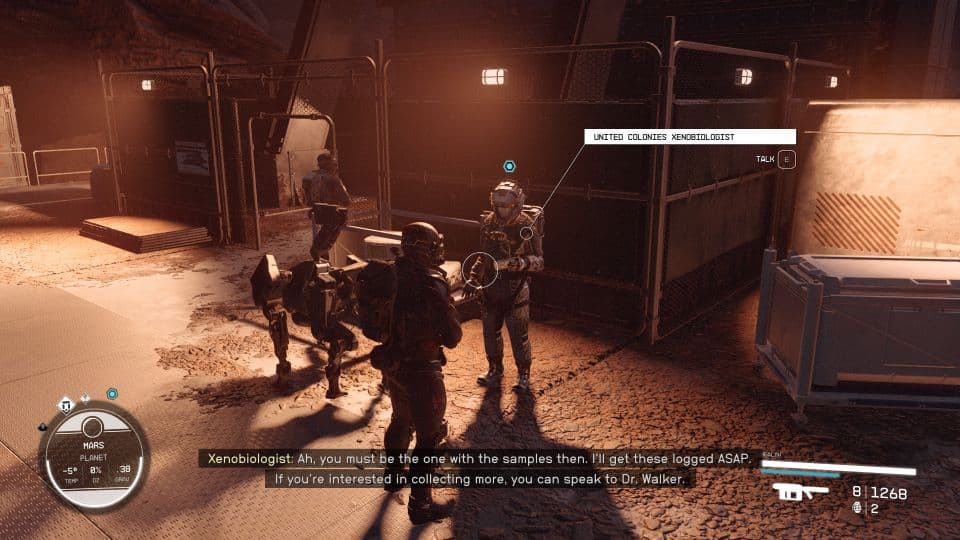Click the grenade icon beside the count
Image resolution: width=960 pixels, height=540 pixels.
coord(857,508)
